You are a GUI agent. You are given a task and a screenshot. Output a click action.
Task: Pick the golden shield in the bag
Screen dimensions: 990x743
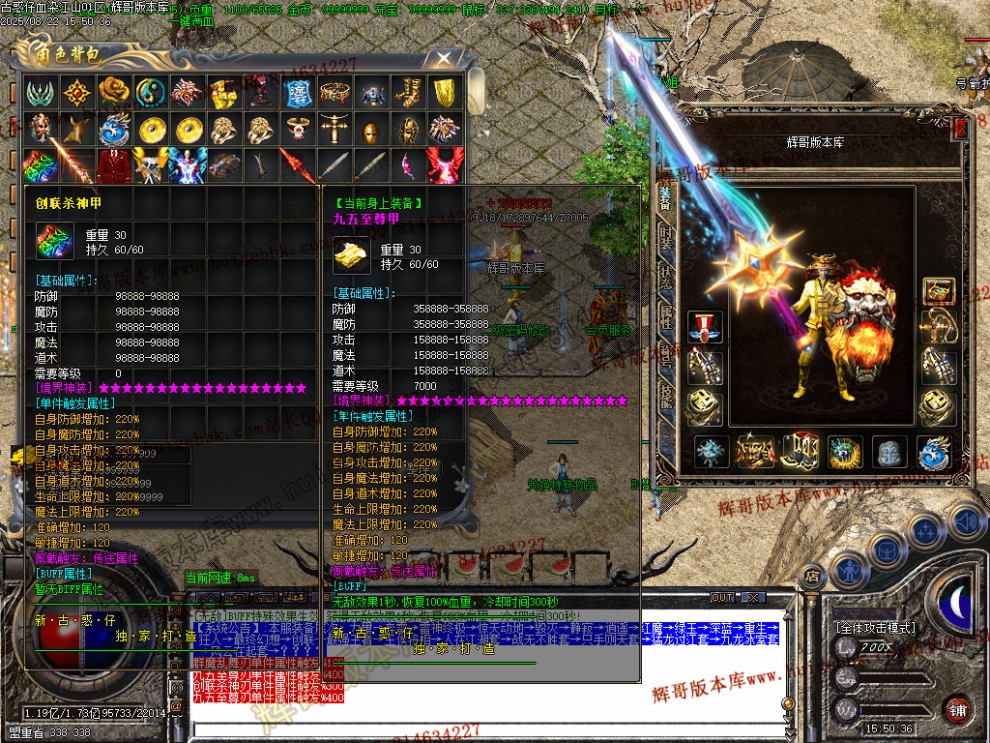(446, 93)
